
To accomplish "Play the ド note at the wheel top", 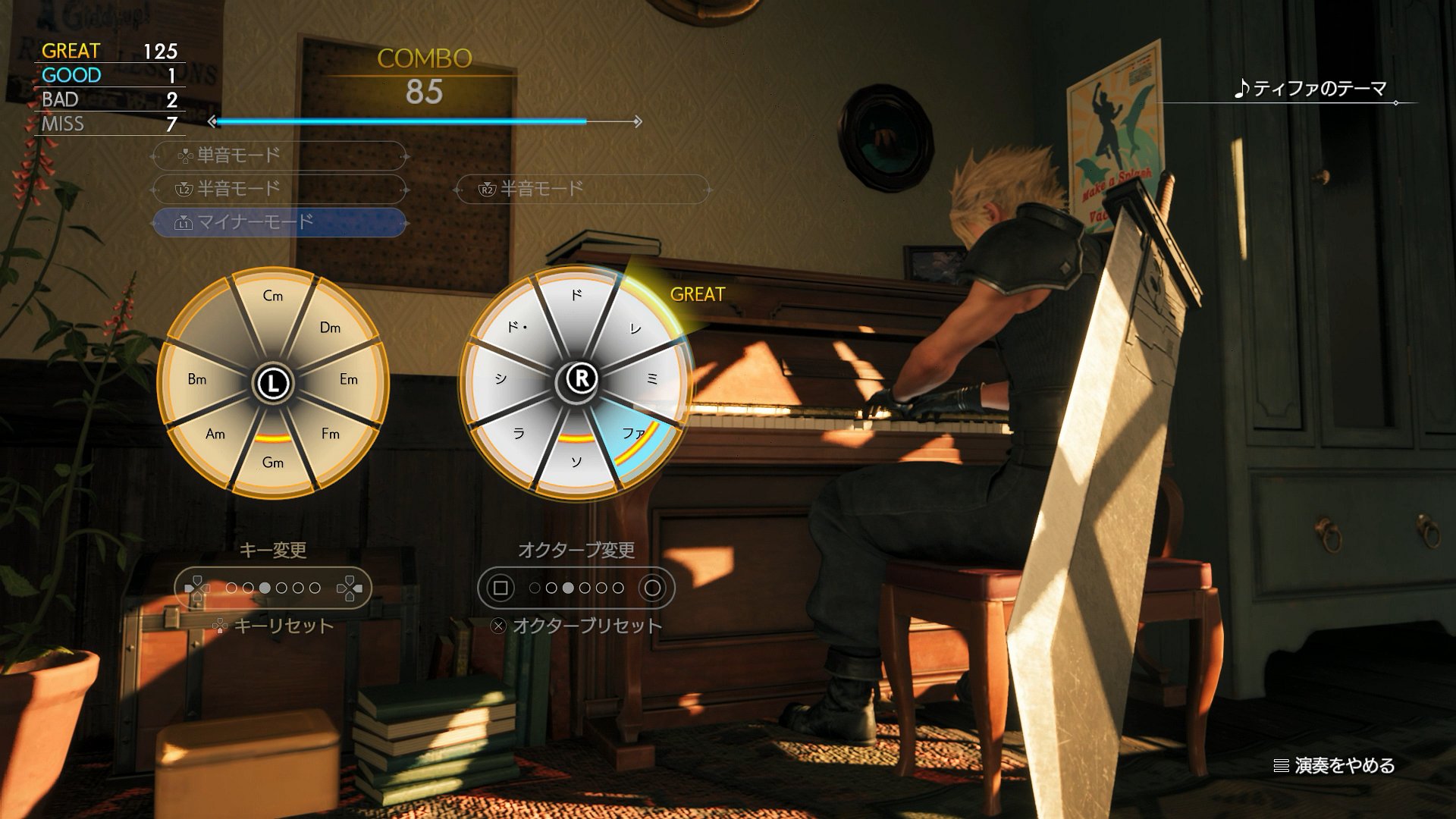I will point(577,295).
